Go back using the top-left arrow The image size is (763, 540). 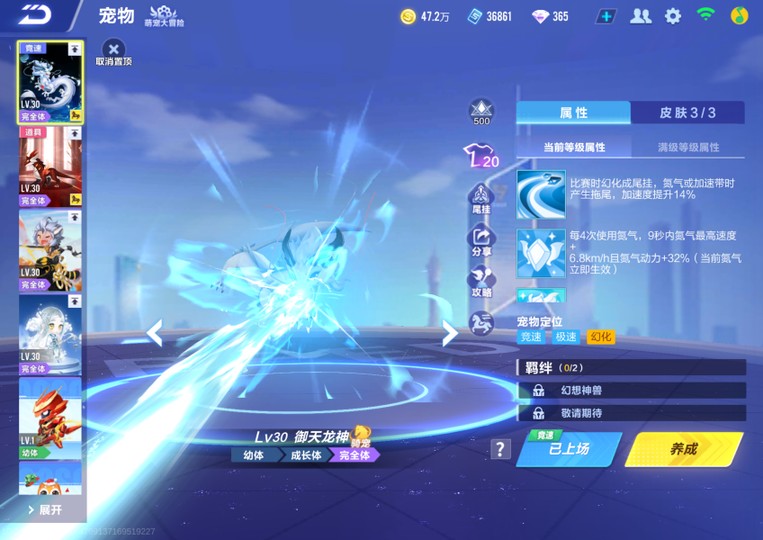[x=38, y=15]
